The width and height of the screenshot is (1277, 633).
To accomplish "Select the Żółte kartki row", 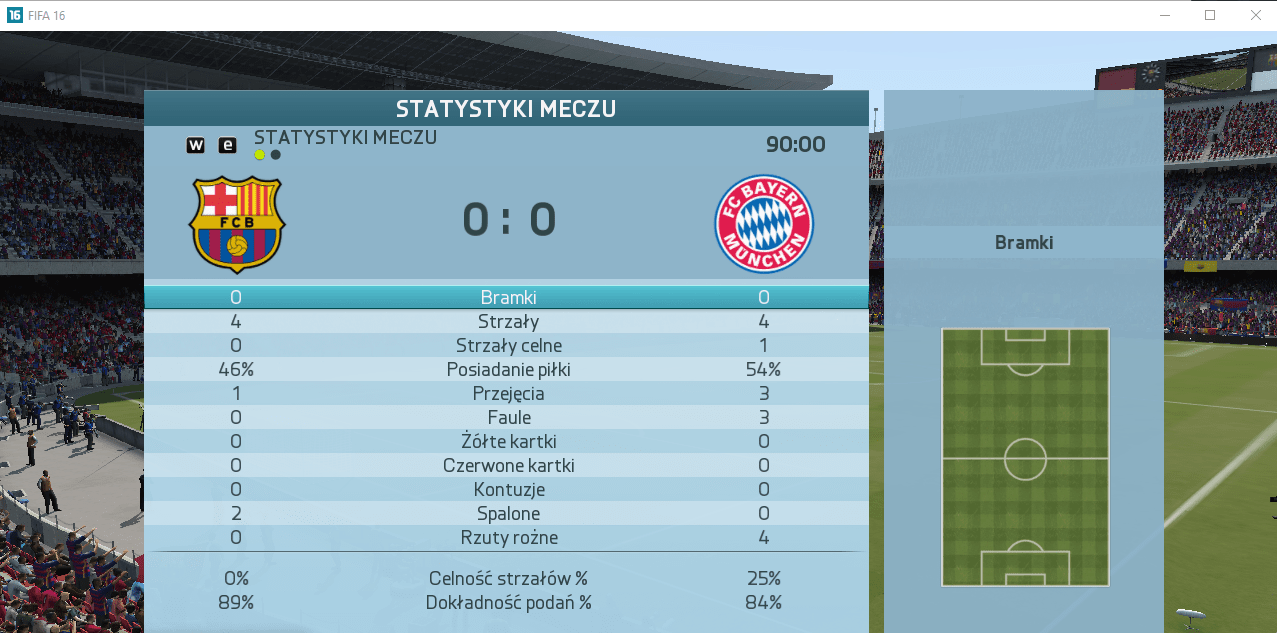I will [x=508, y=441].
